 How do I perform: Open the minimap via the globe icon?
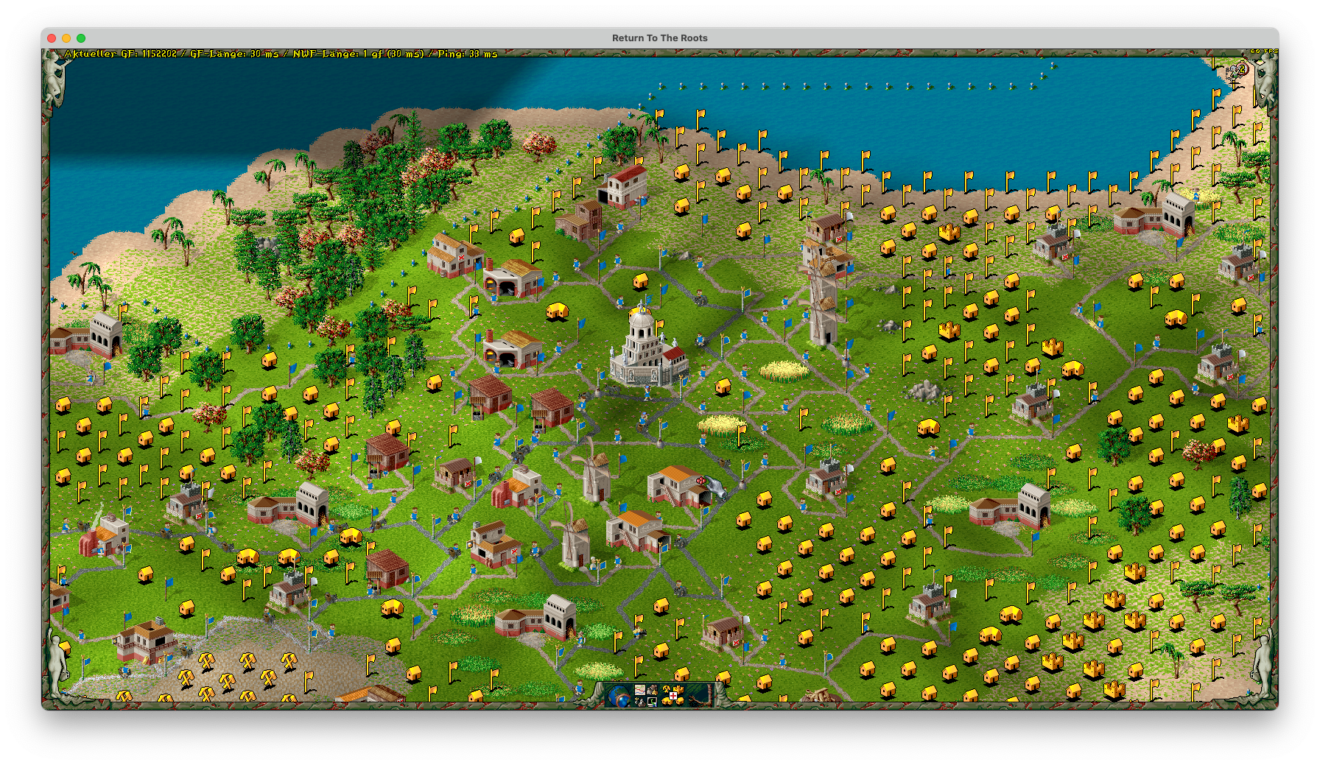coord(618,694)
